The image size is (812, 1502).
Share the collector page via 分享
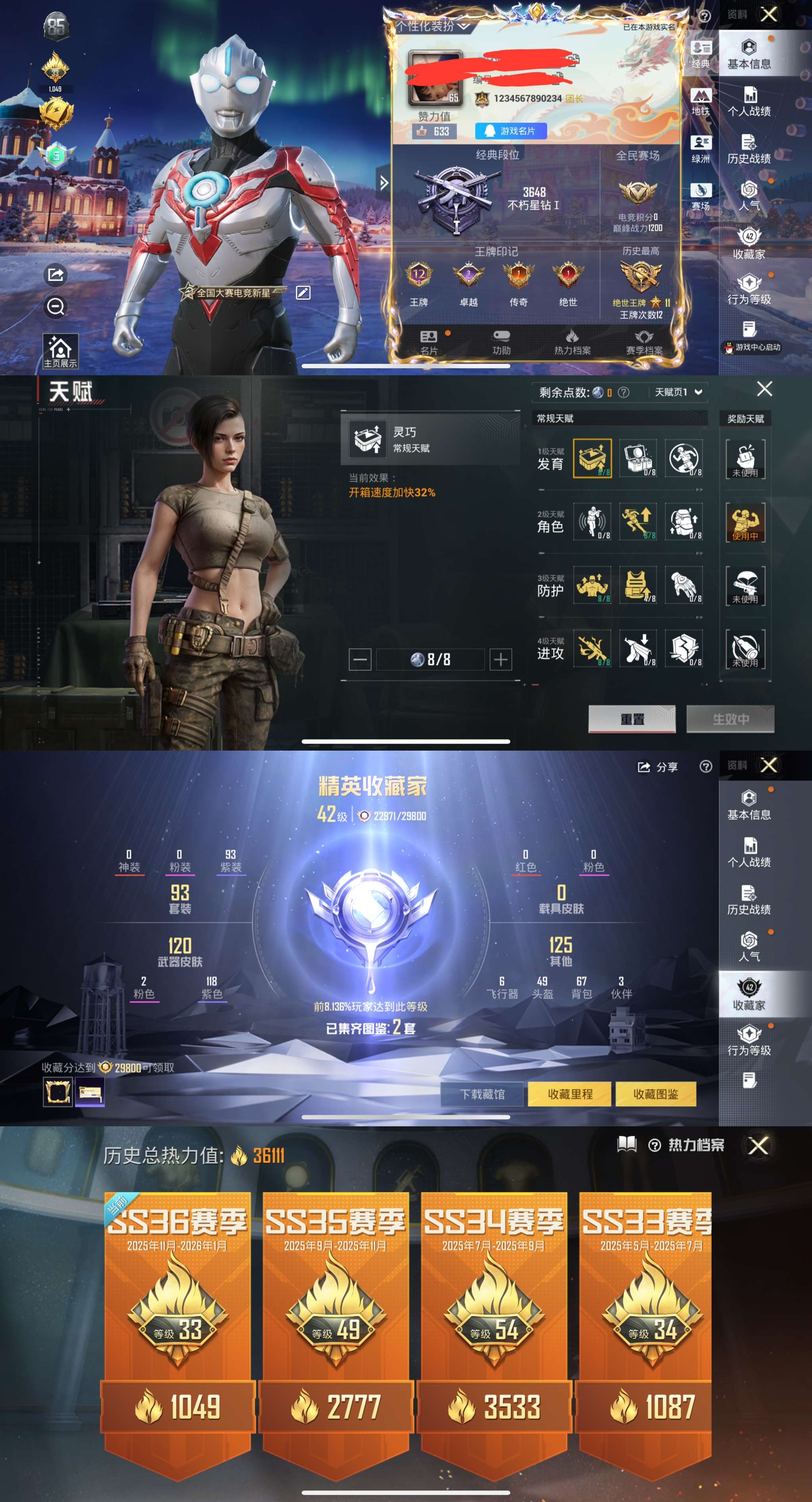tap(658, 767)
